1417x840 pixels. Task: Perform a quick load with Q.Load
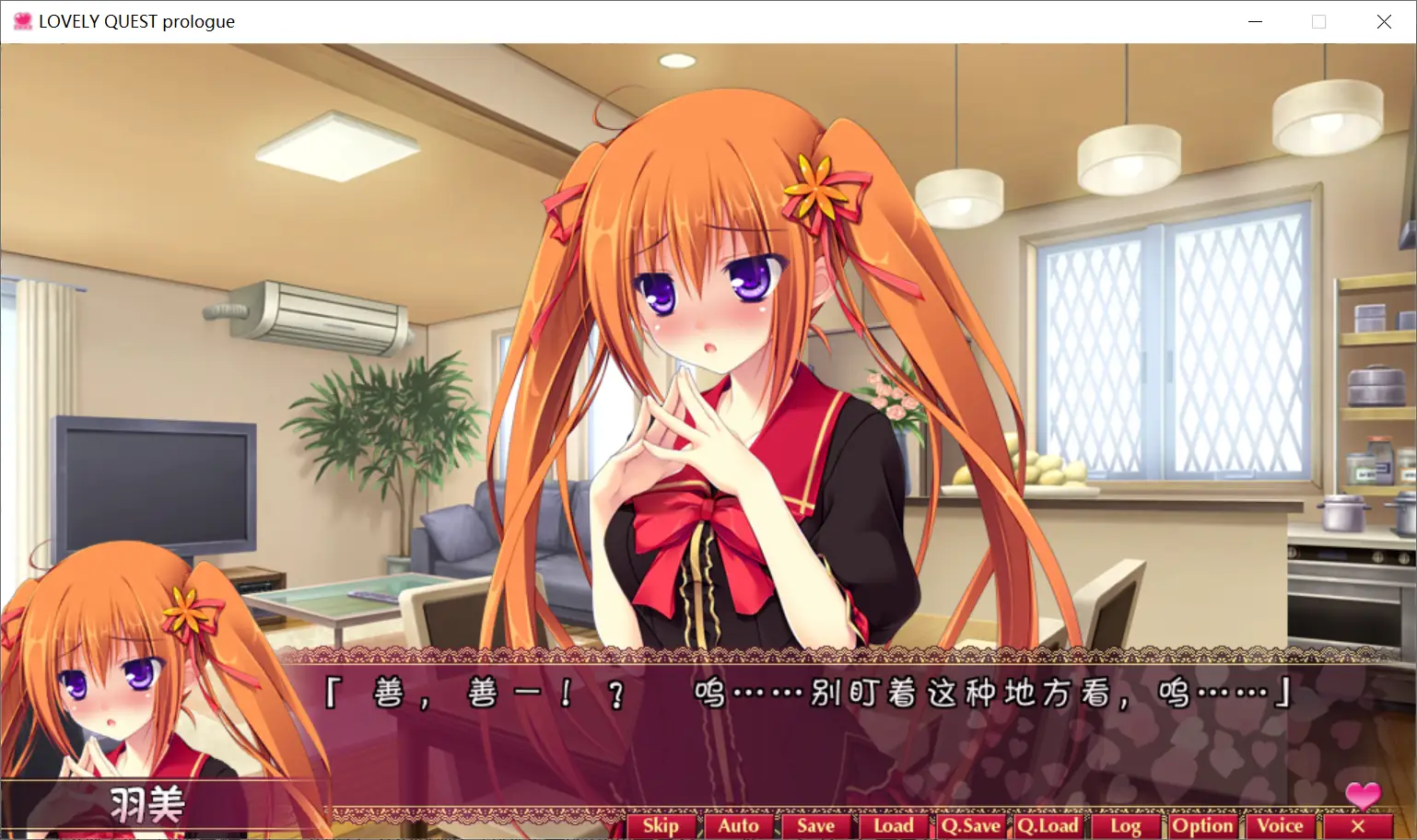click(1050, 825)
